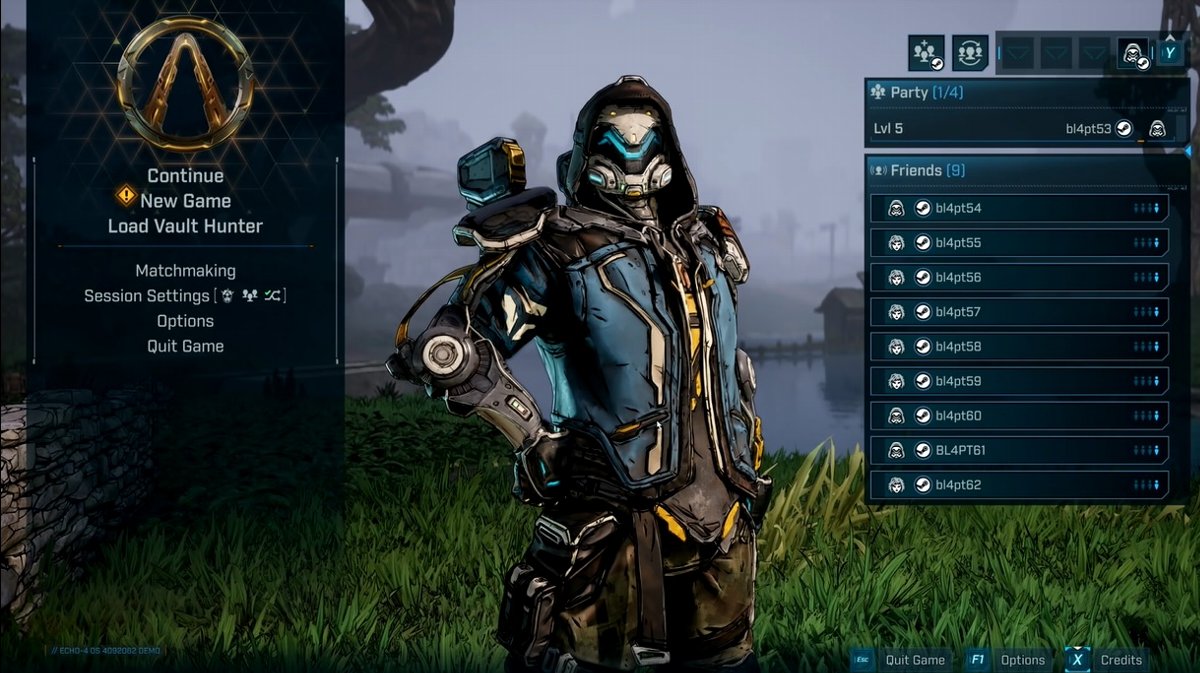Select friend bl4pt59 row
The image size is (1200, 673).
[1018, 381]
